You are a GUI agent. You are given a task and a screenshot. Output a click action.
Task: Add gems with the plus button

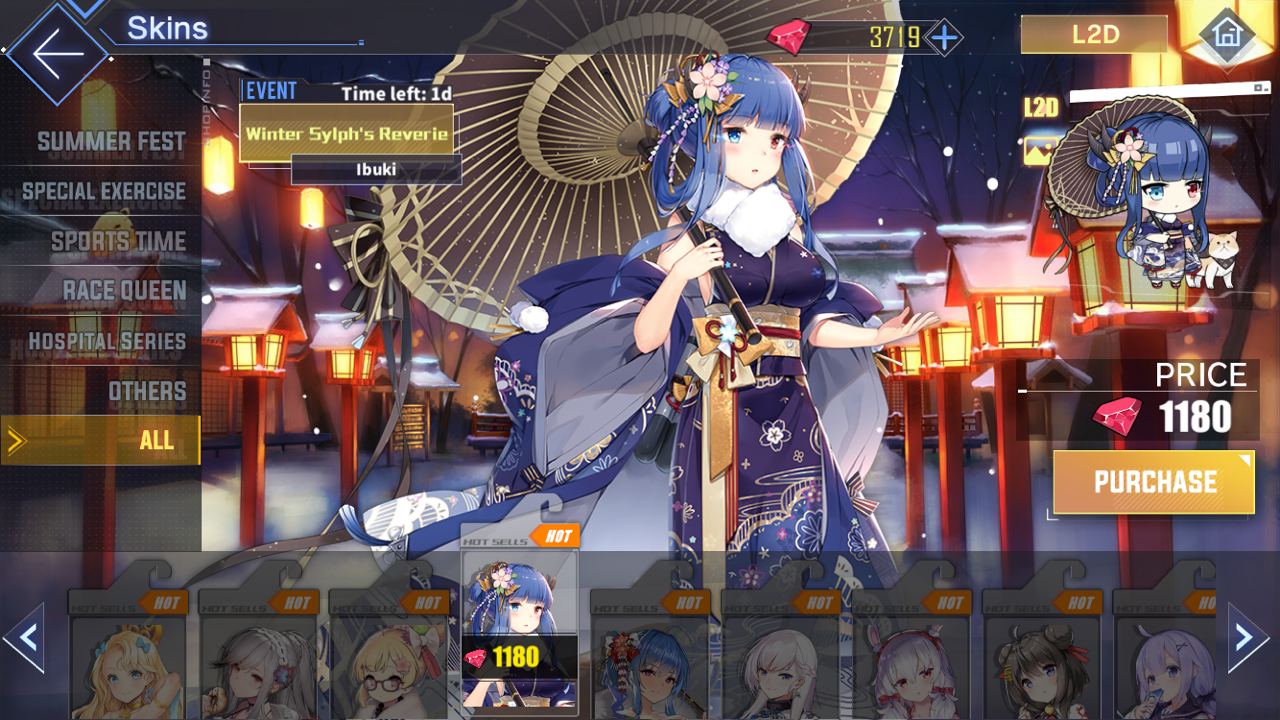pyautogui.click(x=944, y=38)
